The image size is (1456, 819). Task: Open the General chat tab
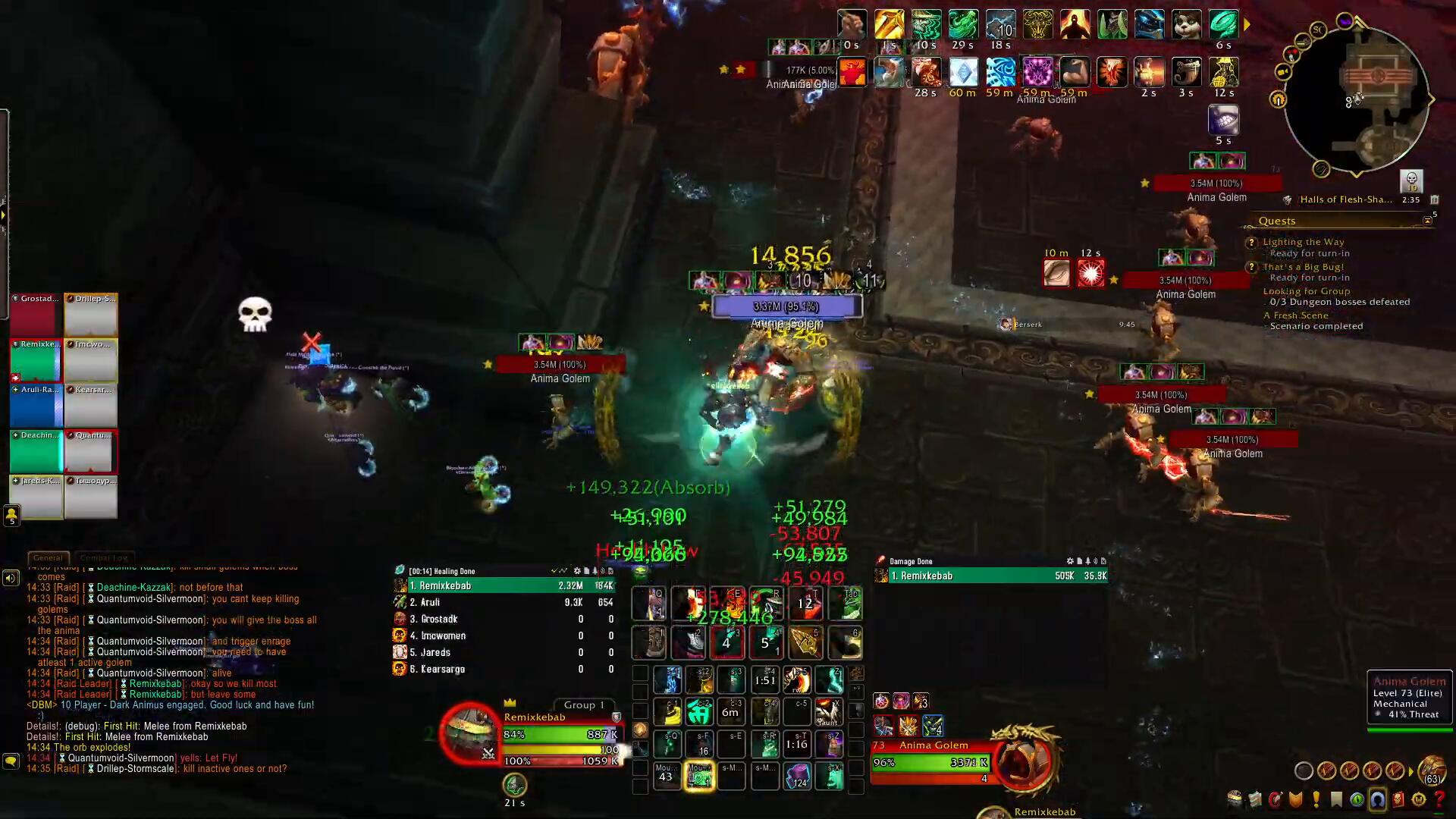48,557
